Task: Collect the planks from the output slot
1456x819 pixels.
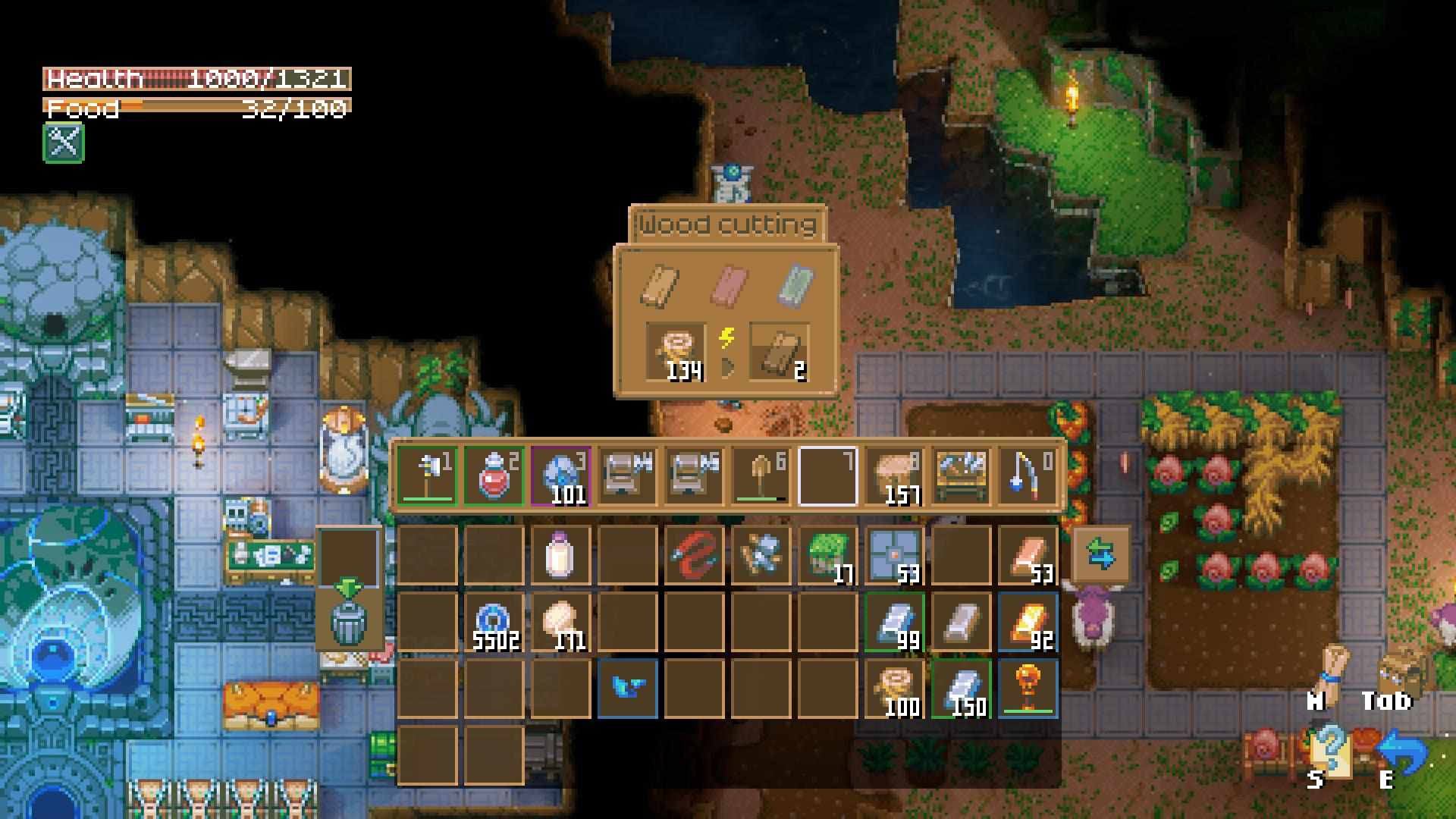Action: [x=779, y=351]
